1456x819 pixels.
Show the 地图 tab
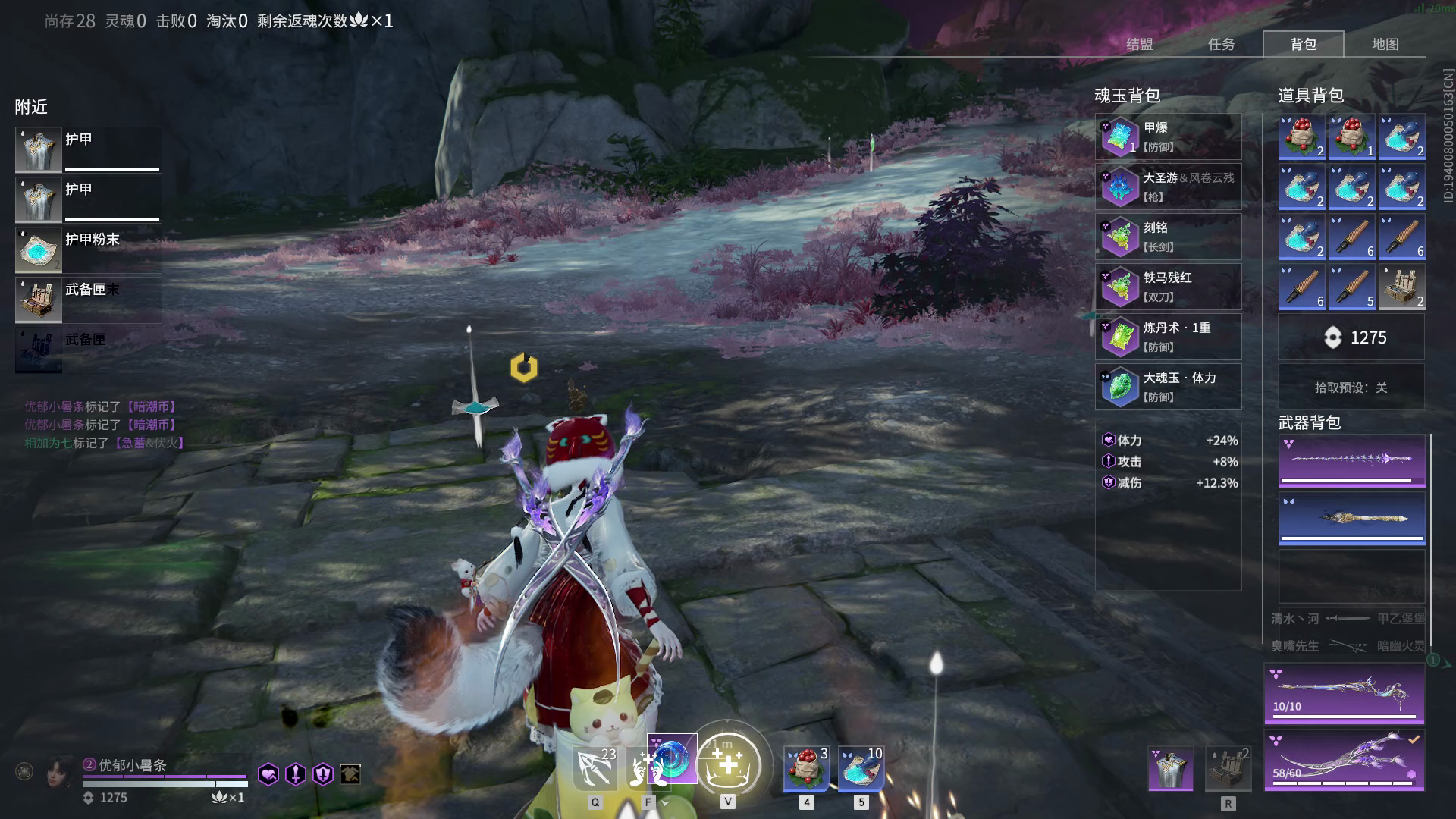tap(1385, 44)
